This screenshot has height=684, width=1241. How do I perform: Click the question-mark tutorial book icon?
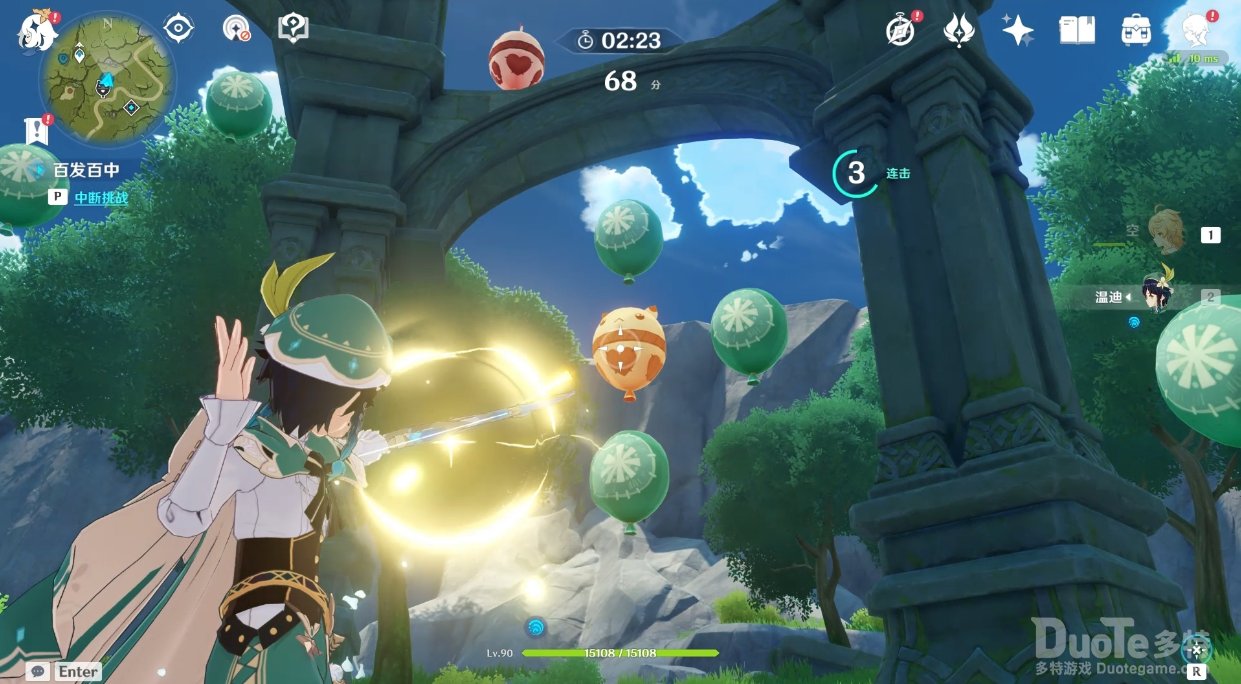click(293, 28)
